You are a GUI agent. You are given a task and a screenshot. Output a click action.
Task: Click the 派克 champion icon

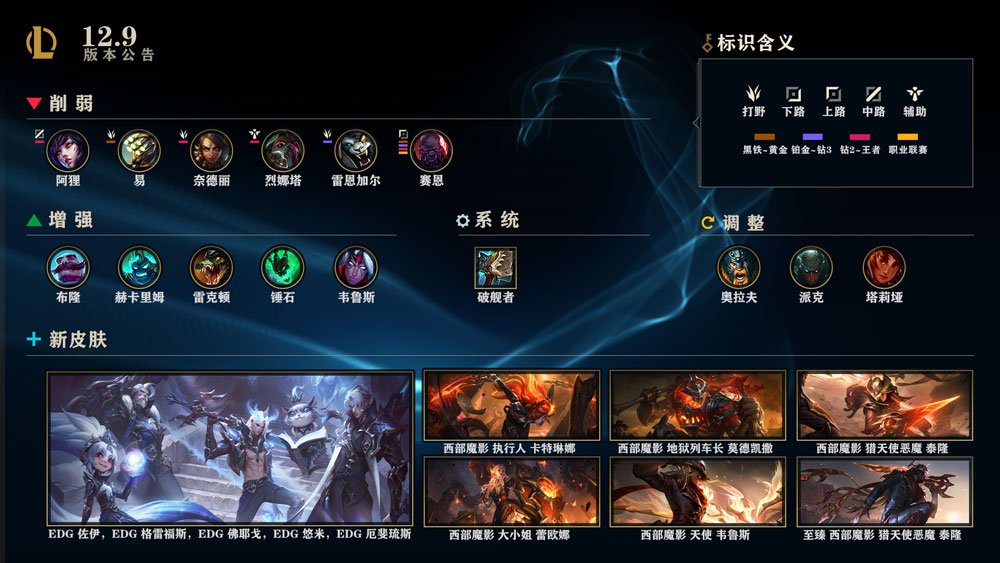tap(811, 267)
